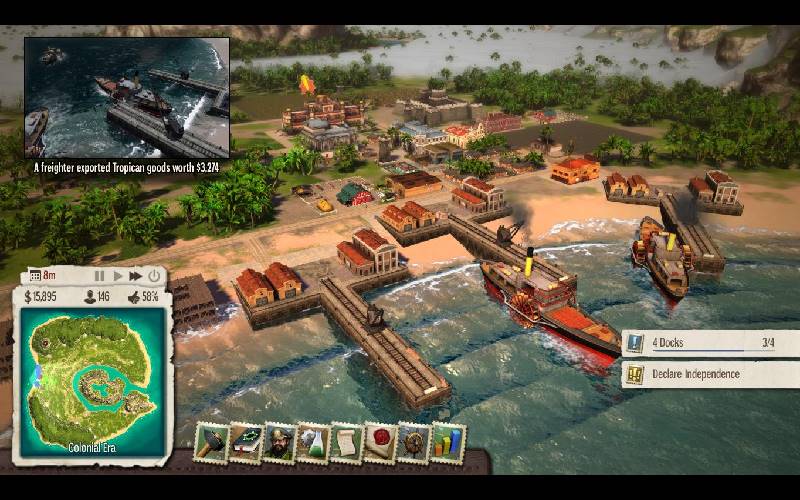The image size is (800, 500).
Task: Click the calendar date icon
Action: (35, 275)
